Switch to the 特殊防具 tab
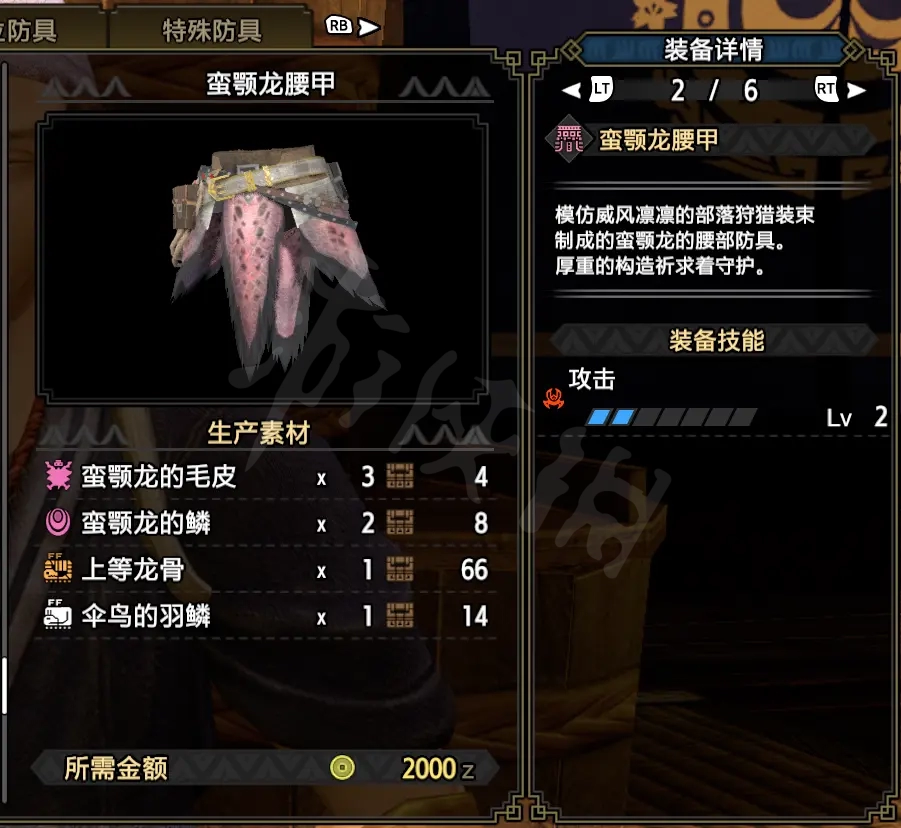 (211, 30)
